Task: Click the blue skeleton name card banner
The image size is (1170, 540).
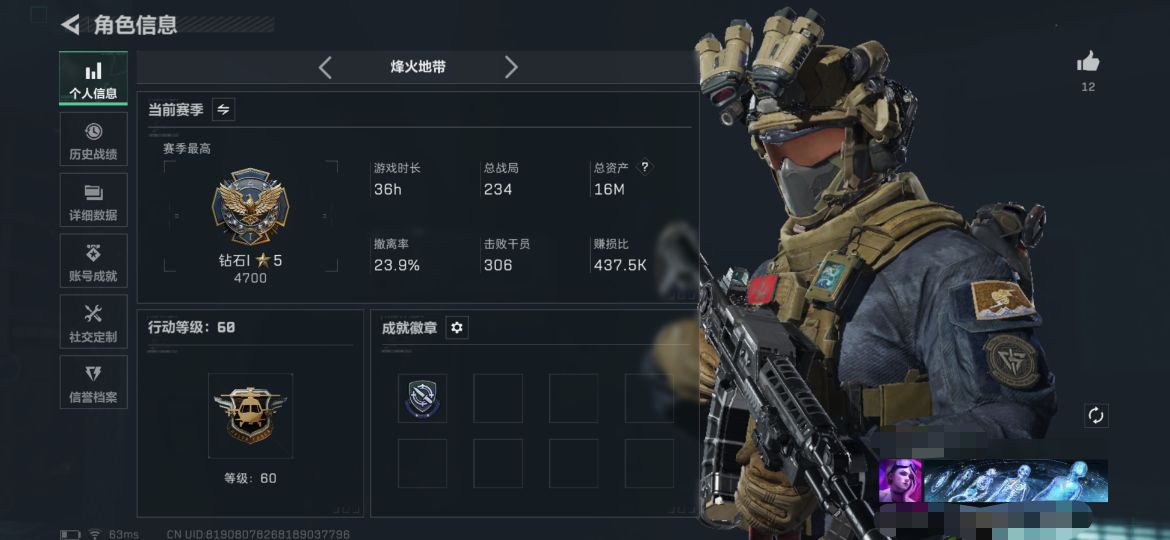Action: pyautogui.click(x=1015, y=481)
